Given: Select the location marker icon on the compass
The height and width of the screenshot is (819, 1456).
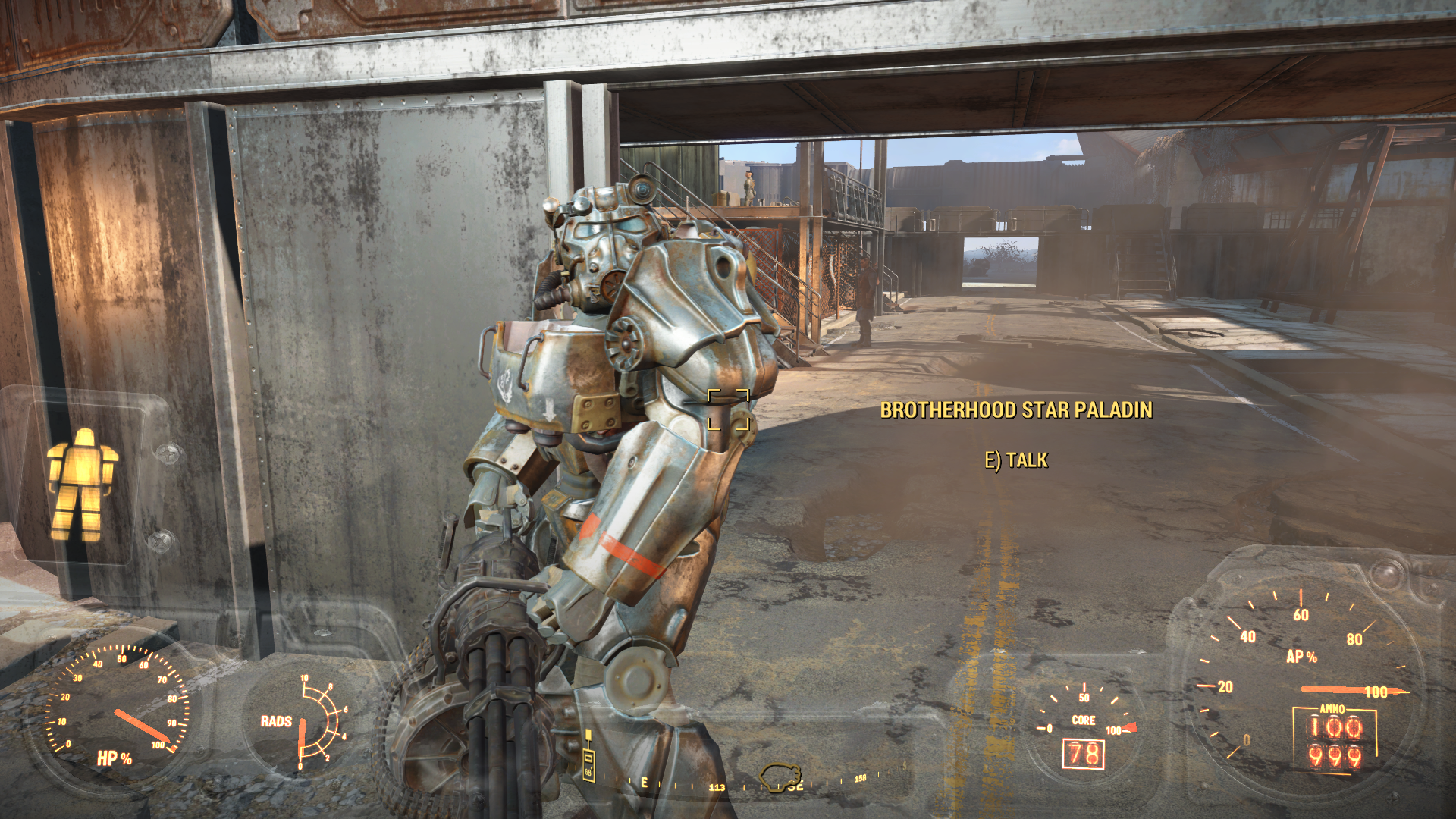Looking at the screenshot, I should [780, 777].
